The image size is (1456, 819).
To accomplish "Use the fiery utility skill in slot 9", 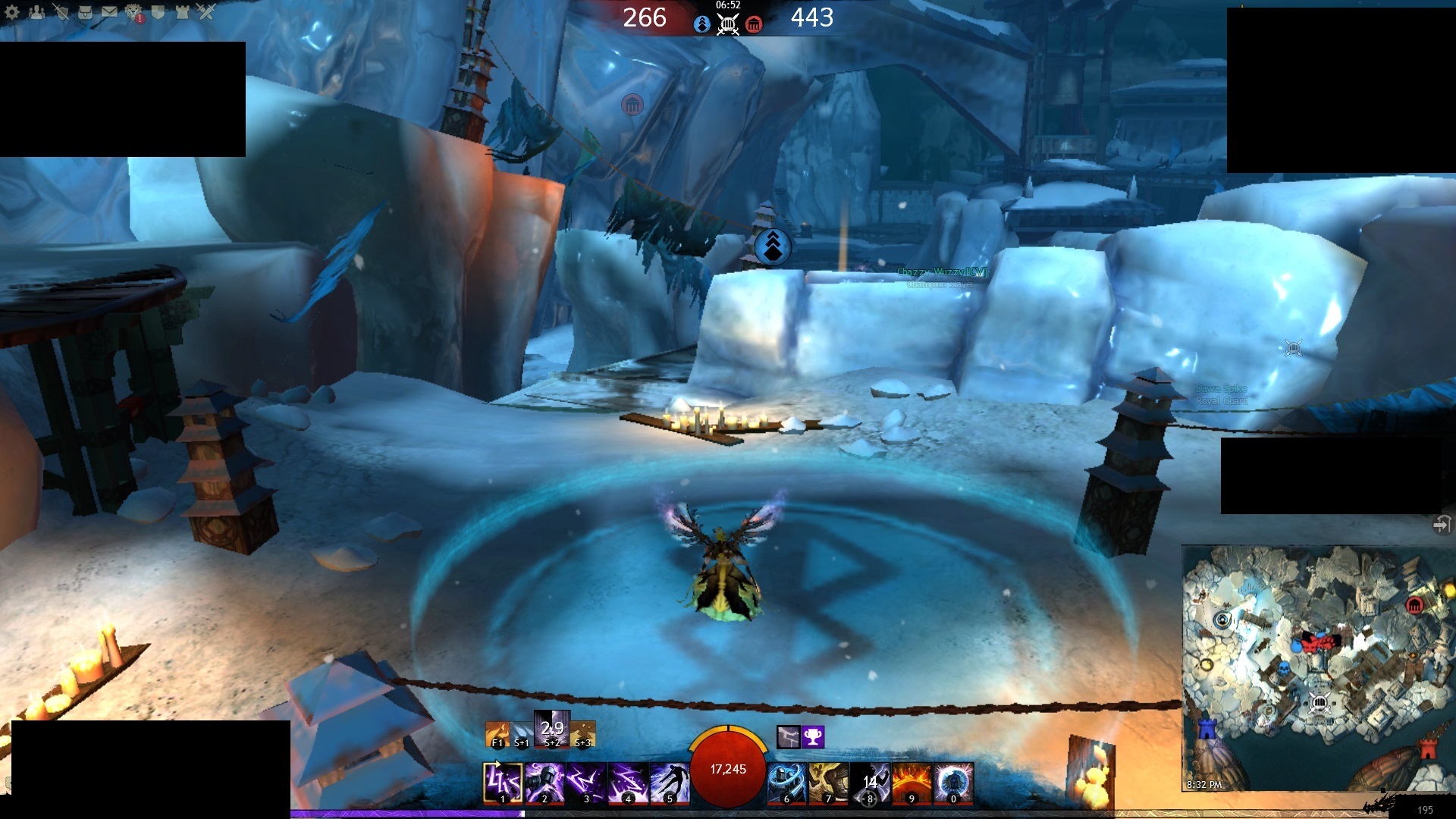I will click(912, 783).
